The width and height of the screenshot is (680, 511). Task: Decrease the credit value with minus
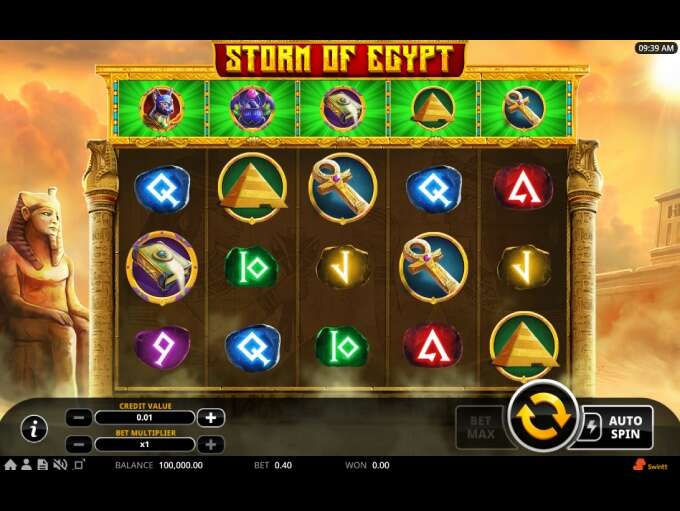click(x=80, y=418)
